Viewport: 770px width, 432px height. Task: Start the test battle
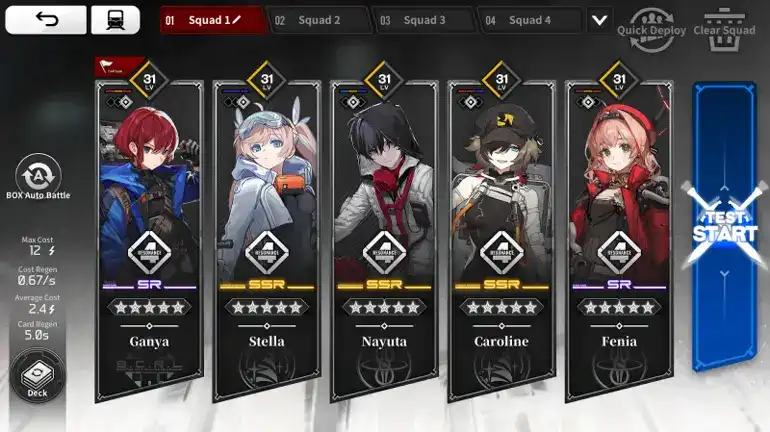pos(724,228)
